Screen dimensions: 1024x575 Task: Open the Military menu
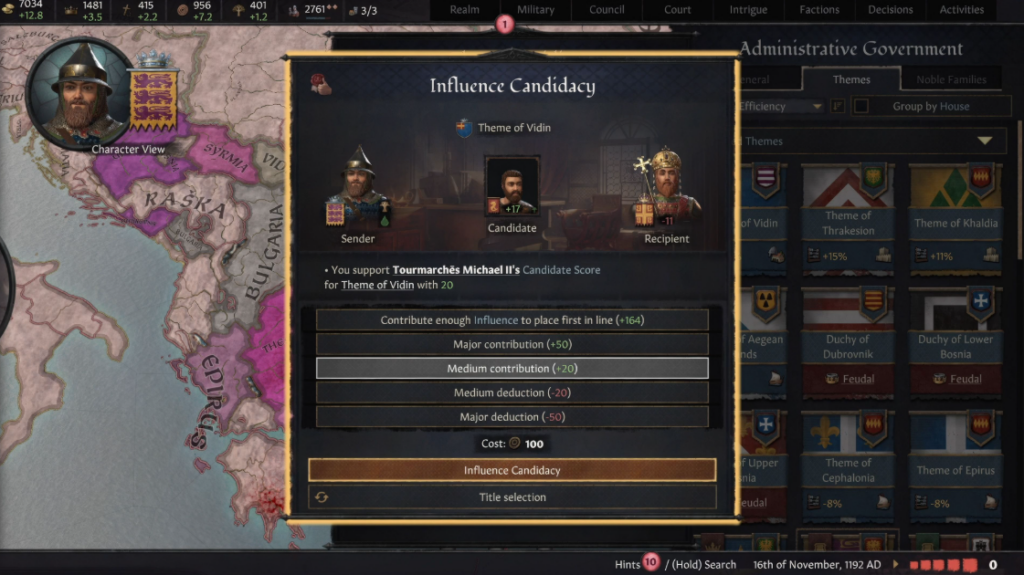[x=536, y=10]
